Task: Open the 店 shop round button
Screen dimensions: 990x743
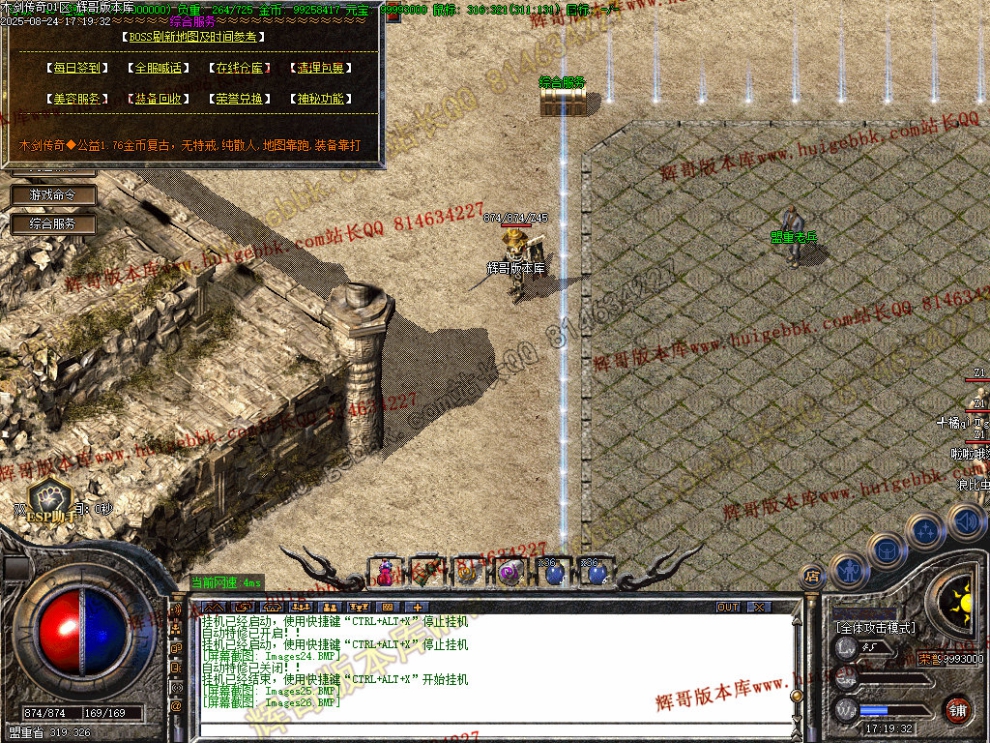Action: click(x=811, y=575)
